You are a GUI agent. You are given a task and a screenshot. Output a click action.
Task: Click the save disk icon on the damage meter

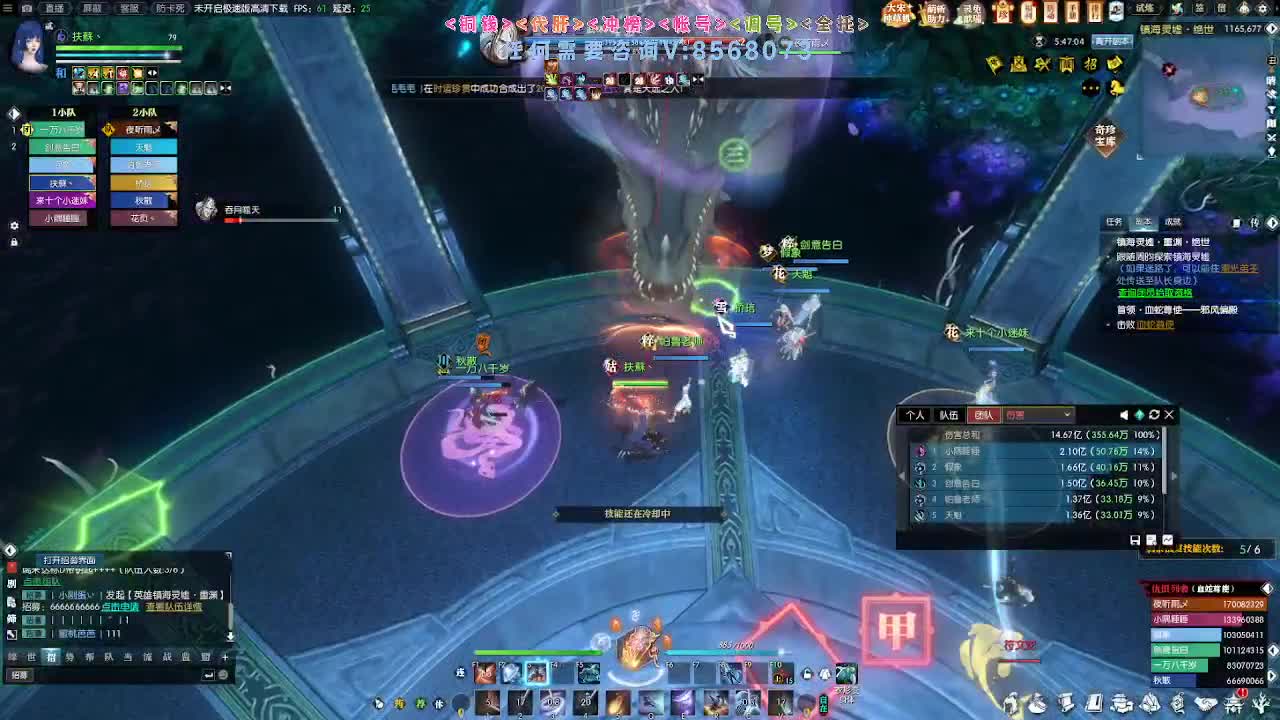coord(1135,539)
